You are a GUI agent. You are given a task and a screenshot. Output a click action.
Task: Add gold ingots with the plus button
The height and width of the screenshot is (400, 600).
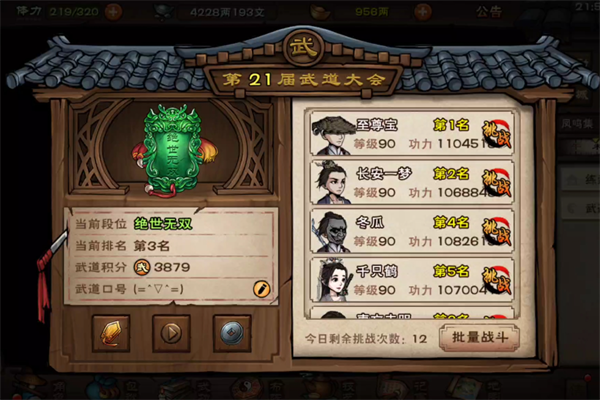click(x=423, y=12)
